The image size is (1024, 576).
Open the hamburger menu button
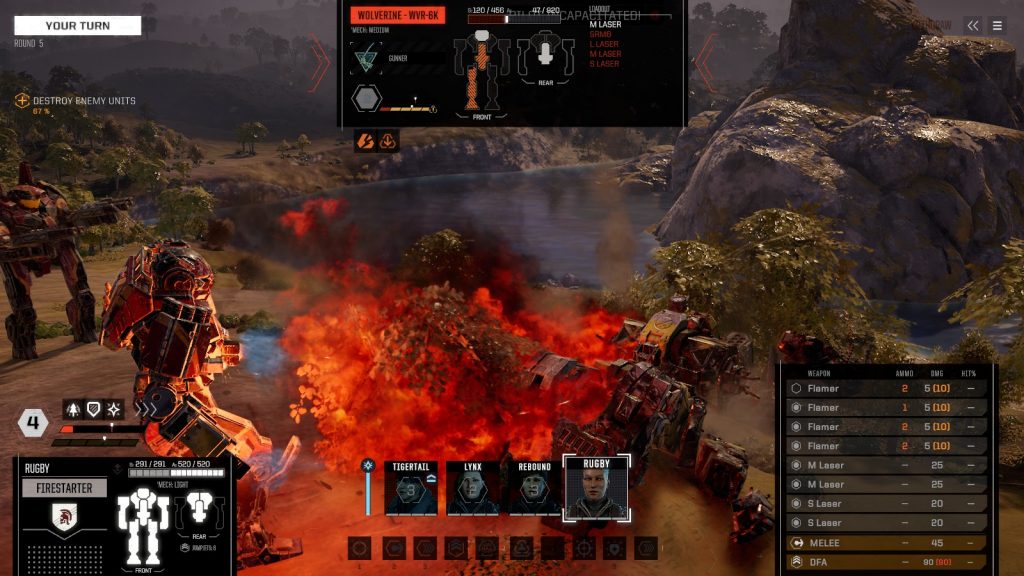click(997, 26)
